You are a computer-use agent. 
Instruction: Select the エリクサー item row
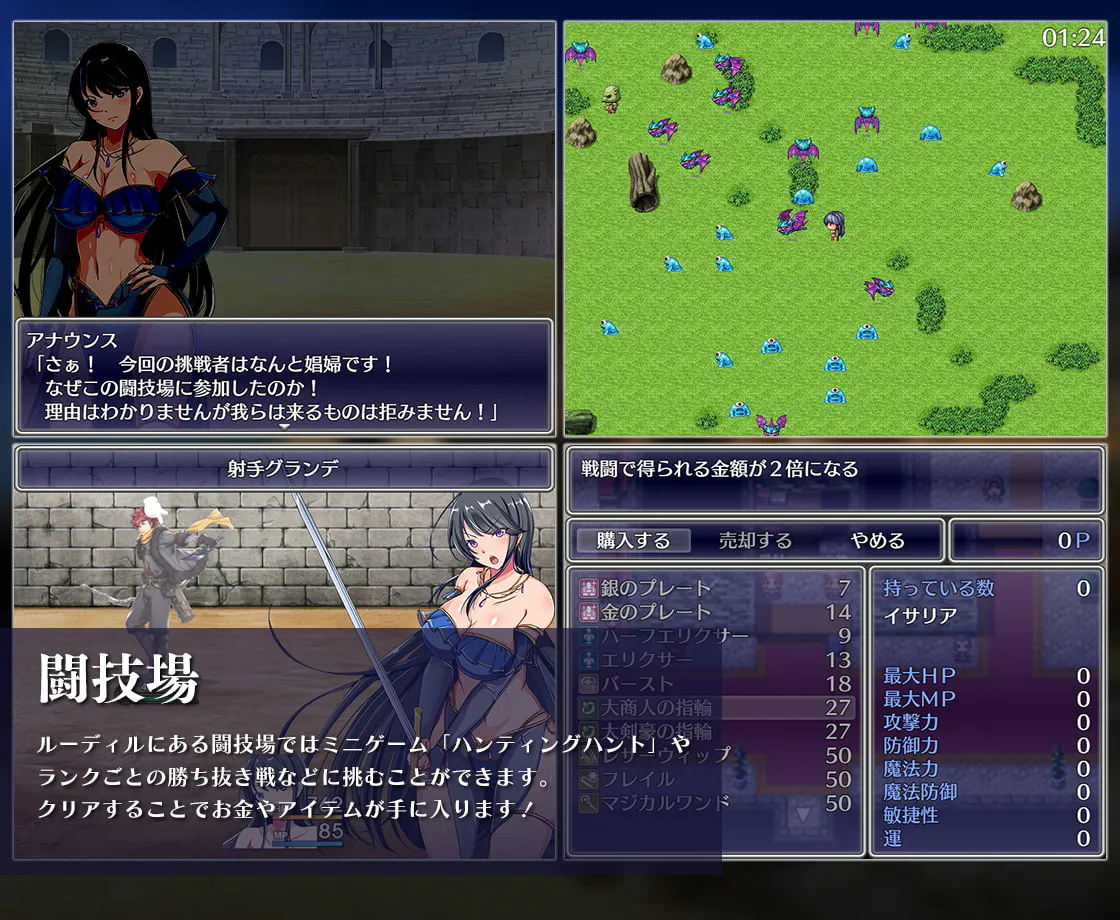coord(715,660)
